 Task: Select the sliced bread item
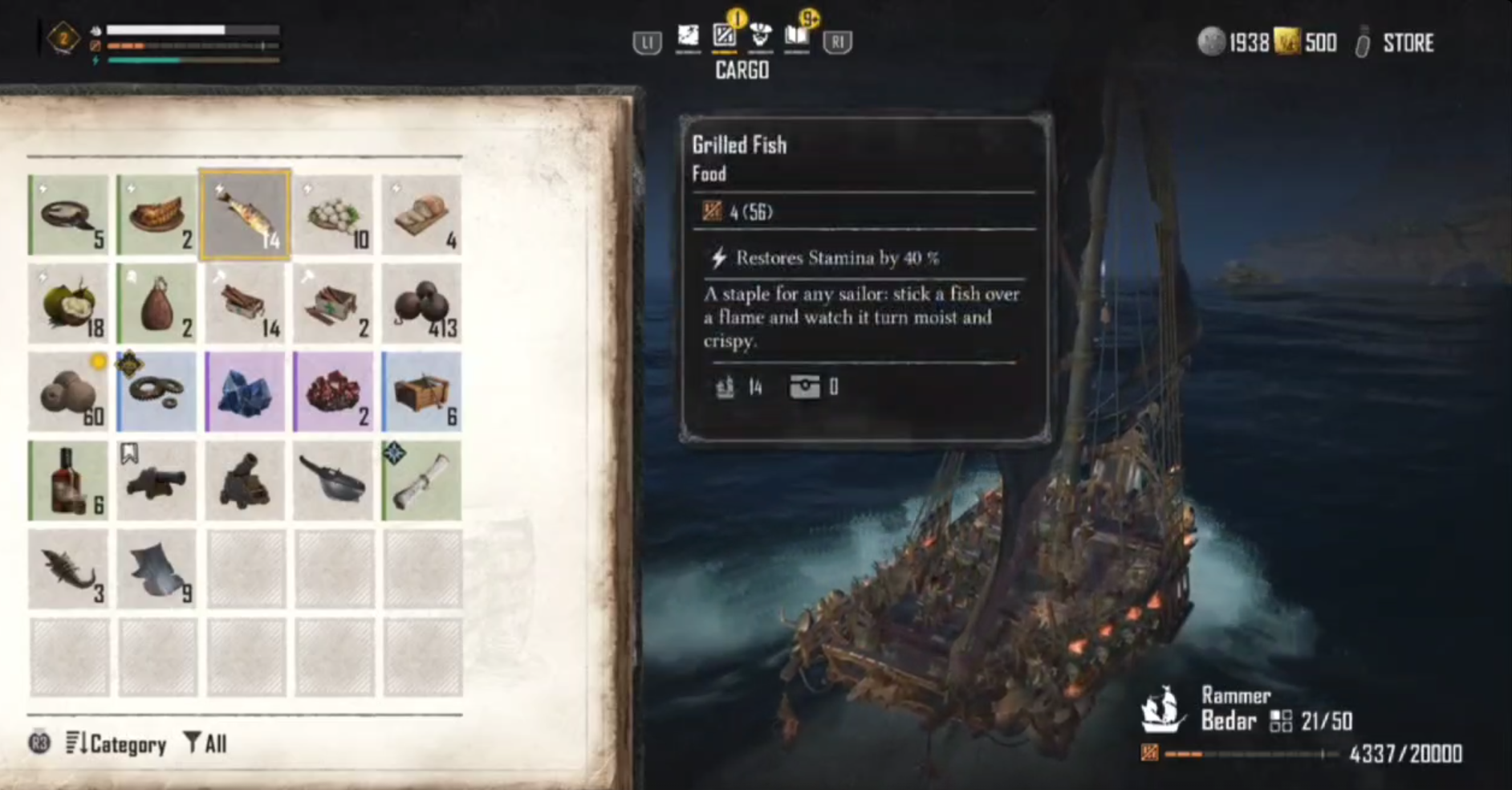pos(421,215)
